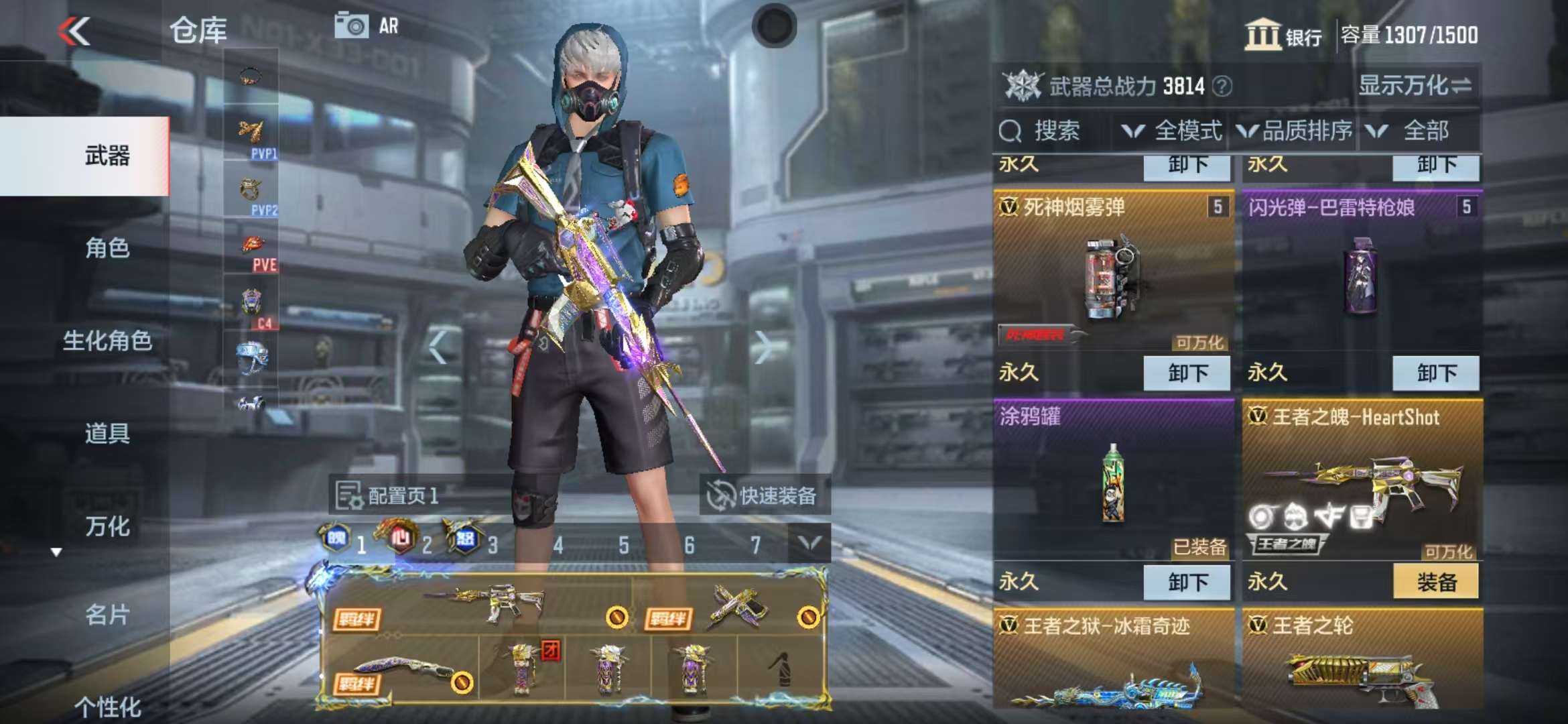Open the 配置页1 loadout page selector
Image resolution: width=1568 pixels, height=724 pixels.
coord(389,496)
